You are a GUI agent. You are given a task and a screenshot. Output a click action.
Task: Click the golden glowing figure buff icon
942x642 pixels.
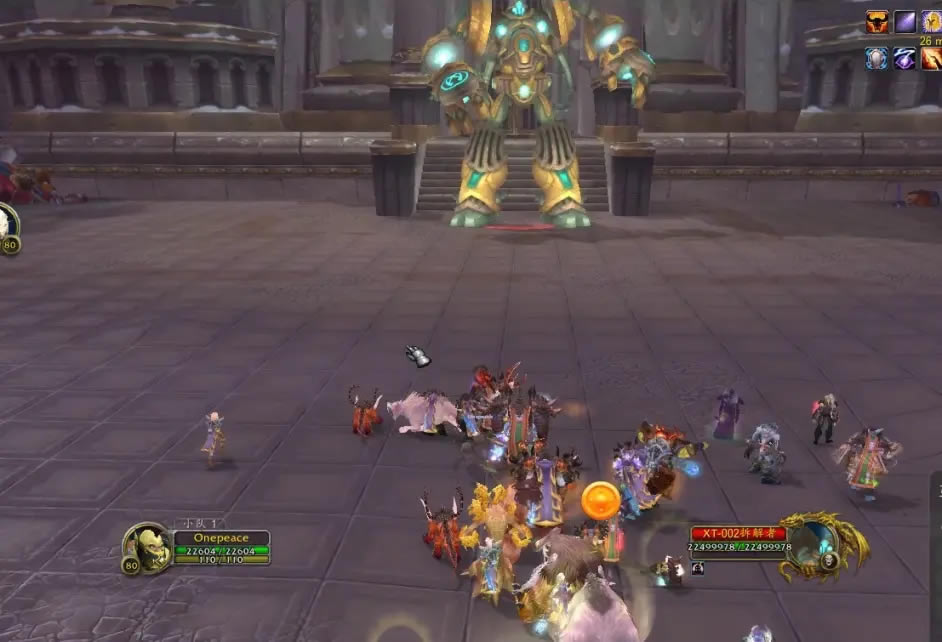click(932, 22)
